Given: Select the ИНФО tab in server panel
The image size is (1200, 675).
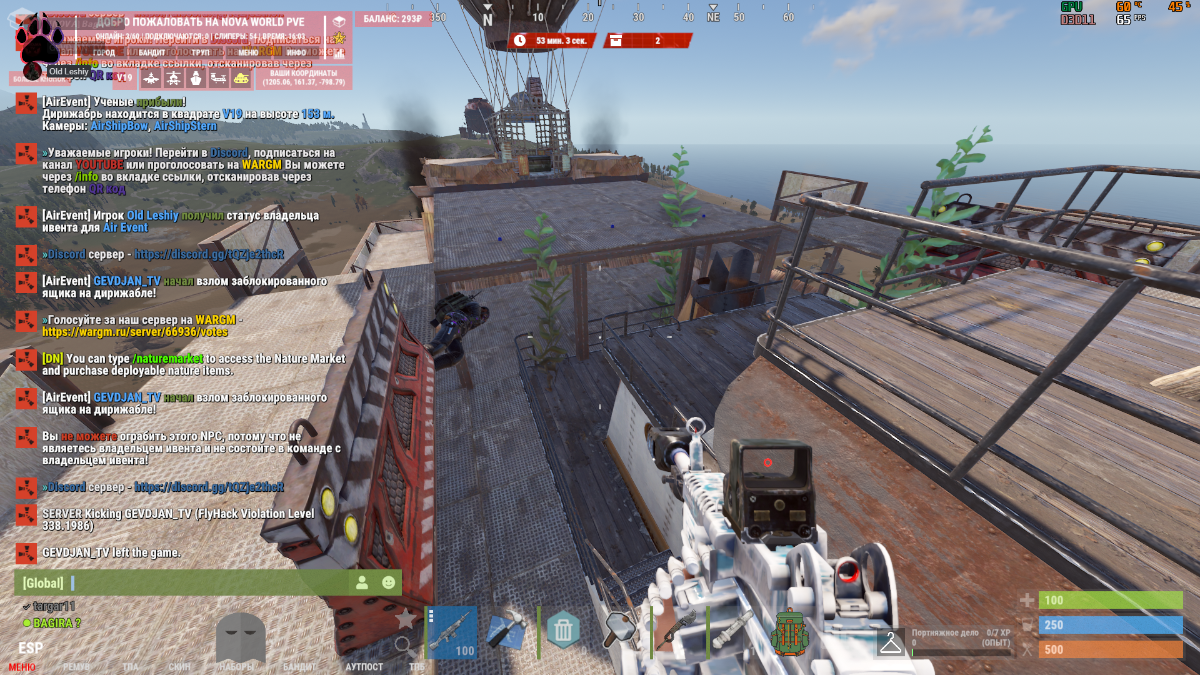Looking at the screenshot, I should point(296,52).
